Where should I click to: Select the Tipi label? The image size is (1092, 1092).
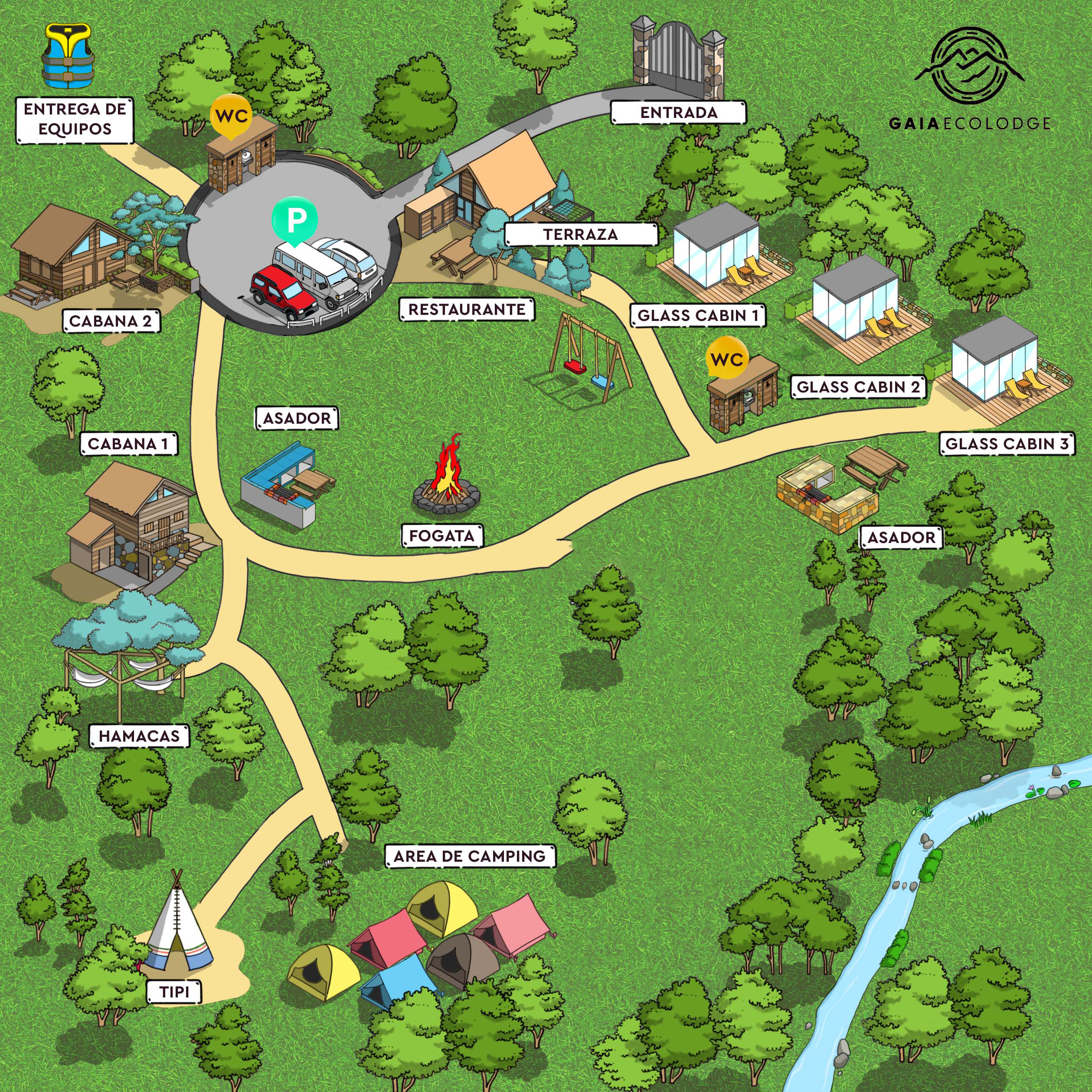[174, 992]
